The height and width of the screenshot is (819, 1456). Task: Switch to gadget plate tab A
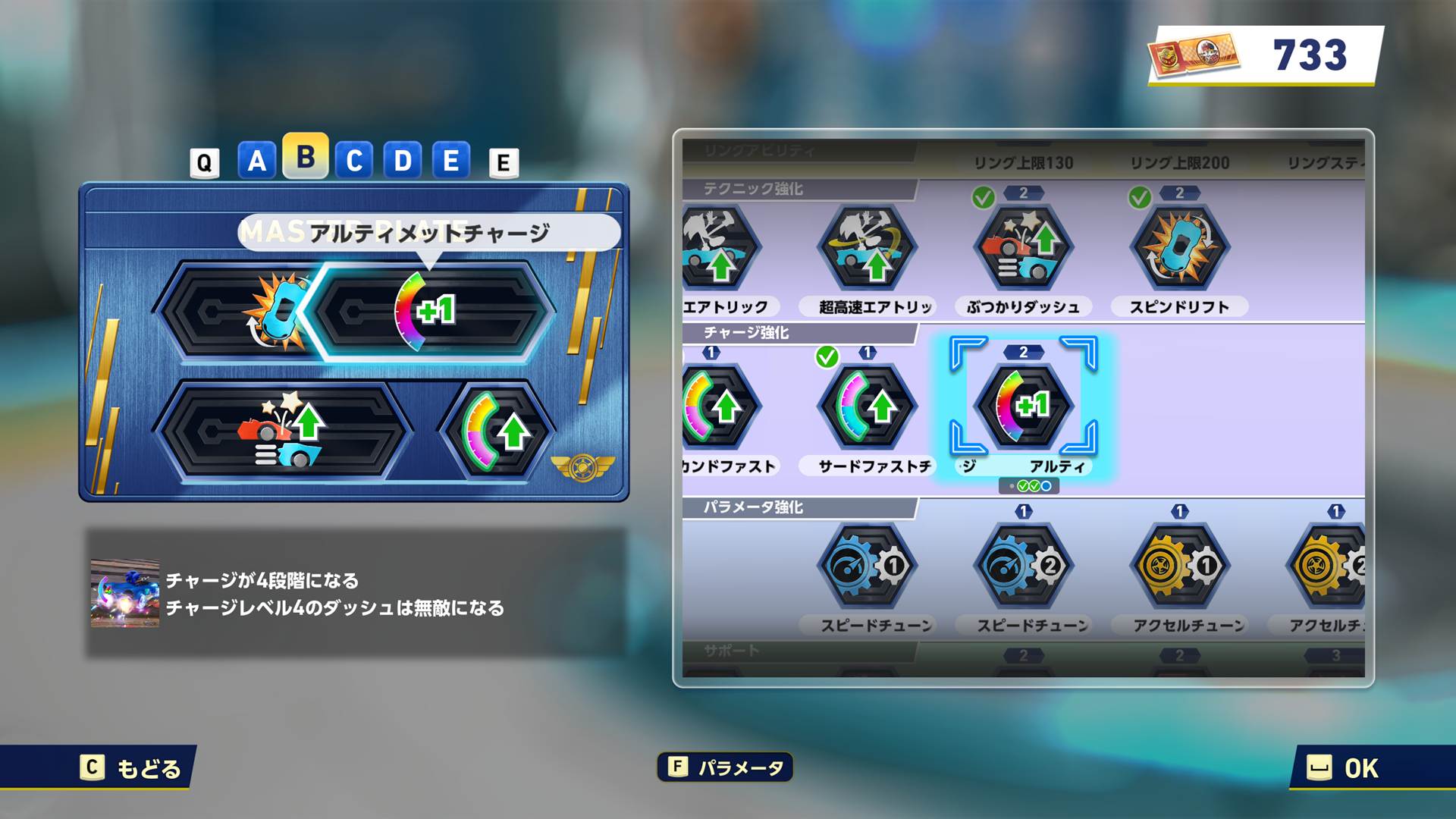(256, 161)
